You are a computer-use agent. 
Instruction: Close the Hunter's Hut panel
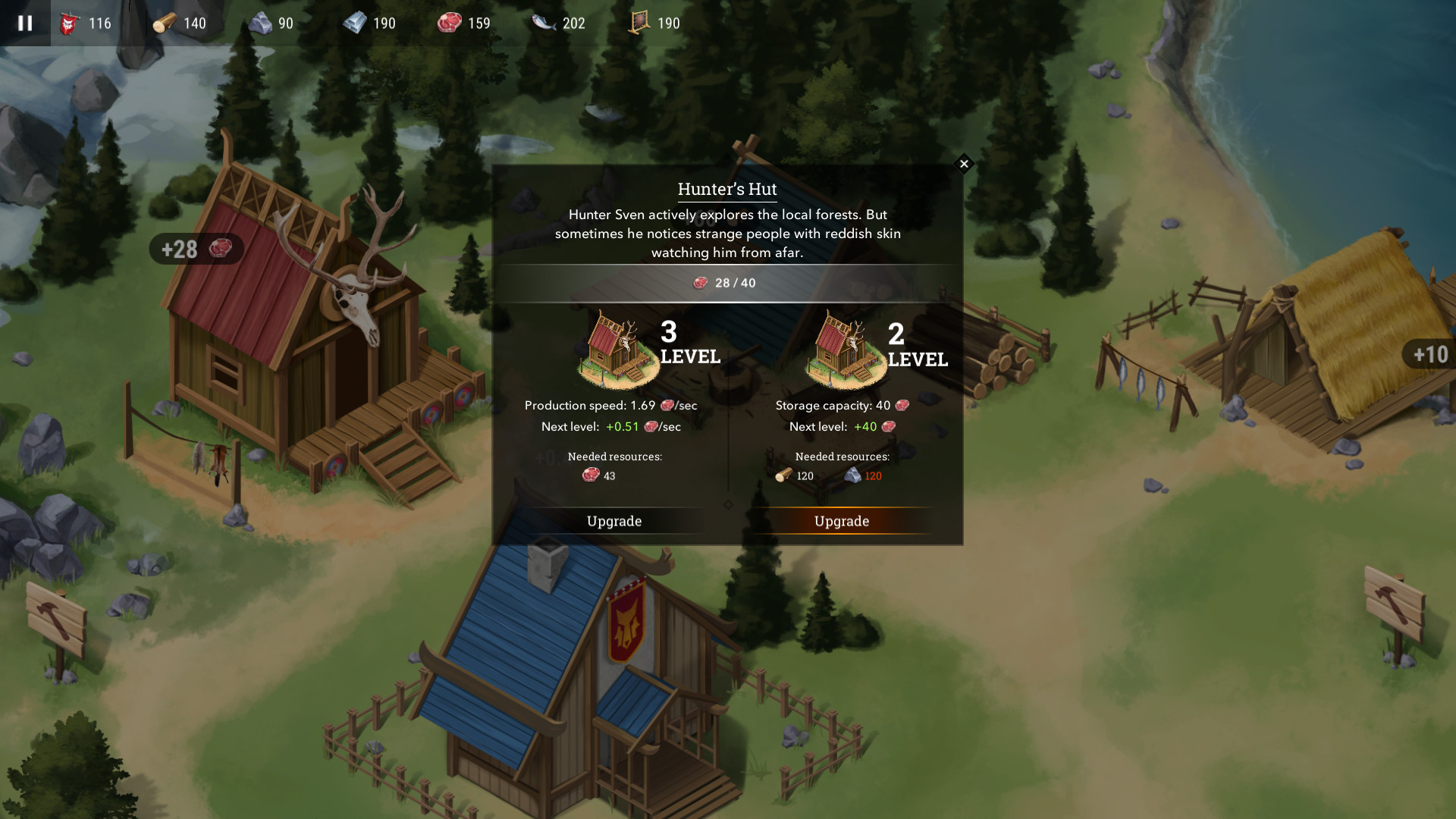point(964,164)
